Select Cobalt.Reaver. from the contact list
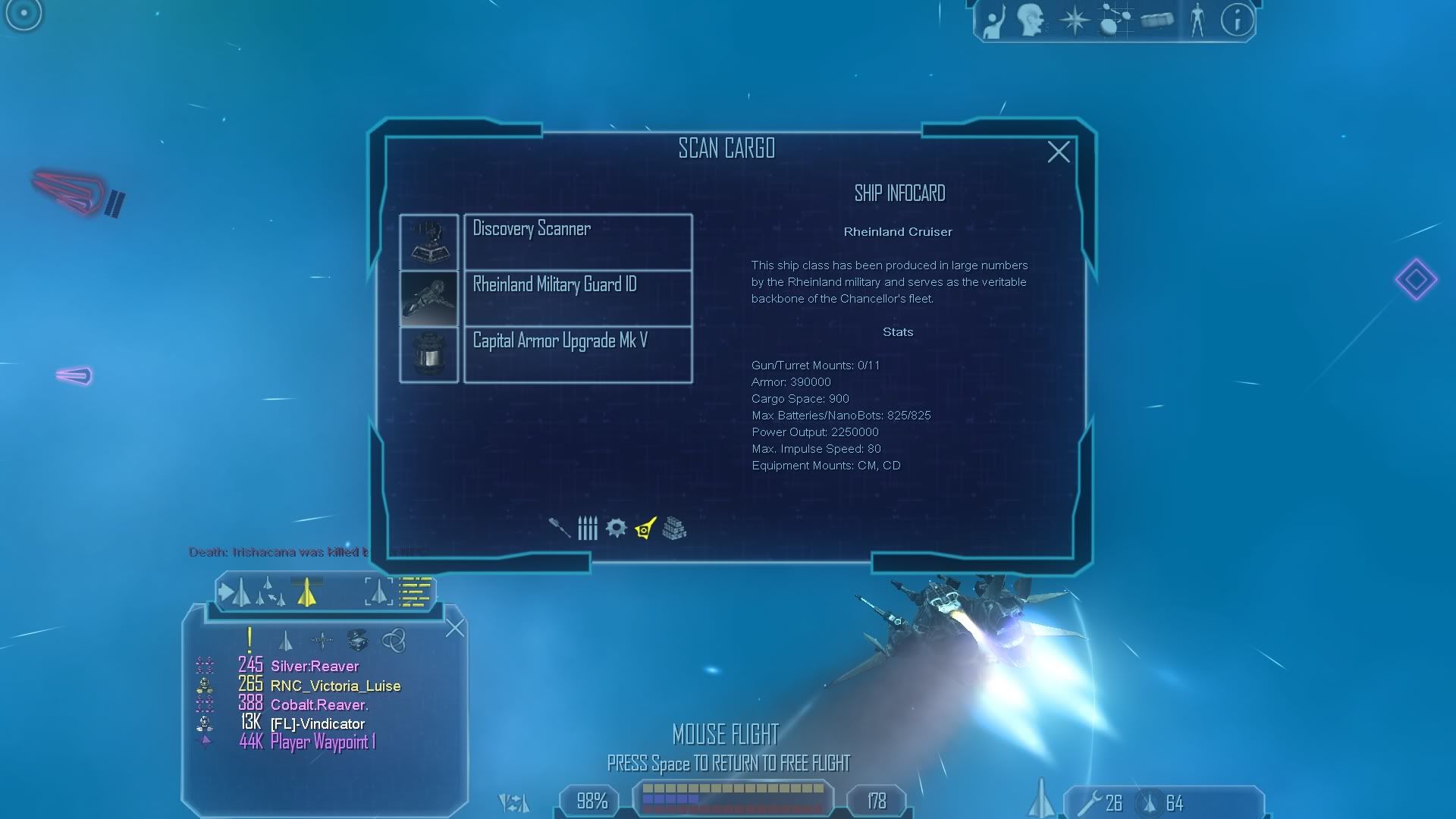This screenshot has height=819, width=1456. (319, 705)
